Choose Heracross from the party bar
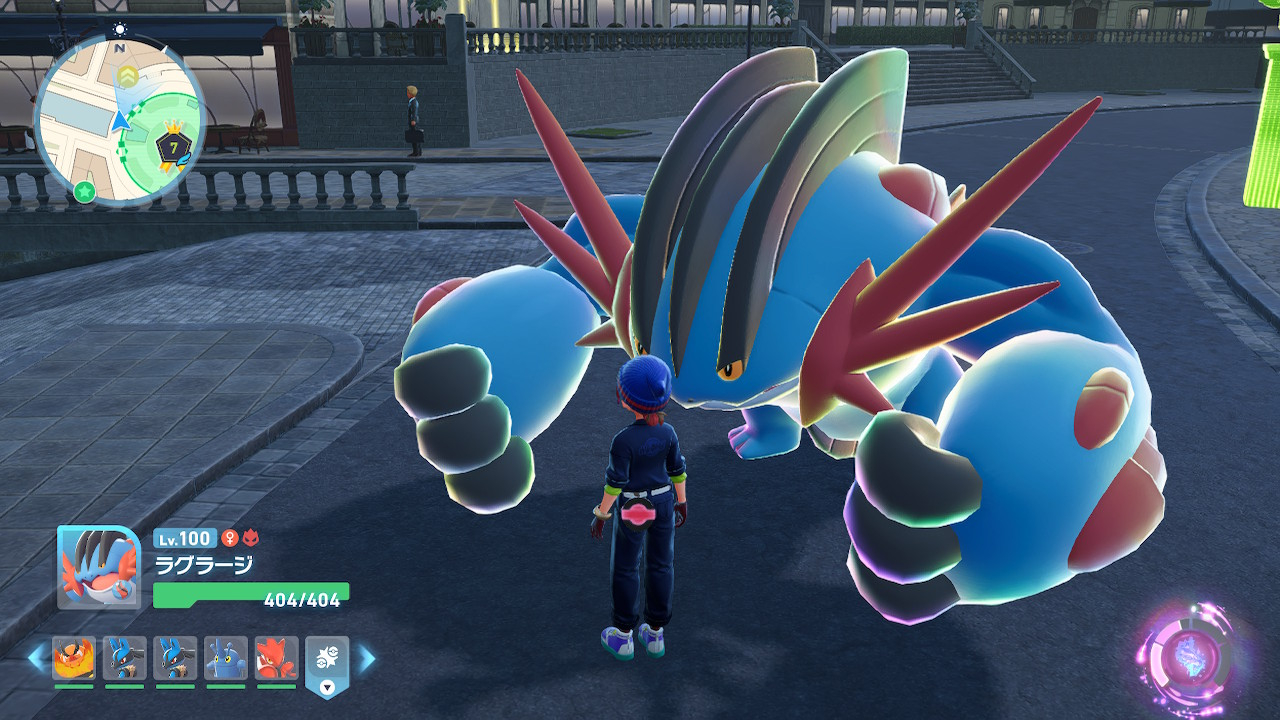Viewport: 1280px width, 720px height. [x=226, y=659]
